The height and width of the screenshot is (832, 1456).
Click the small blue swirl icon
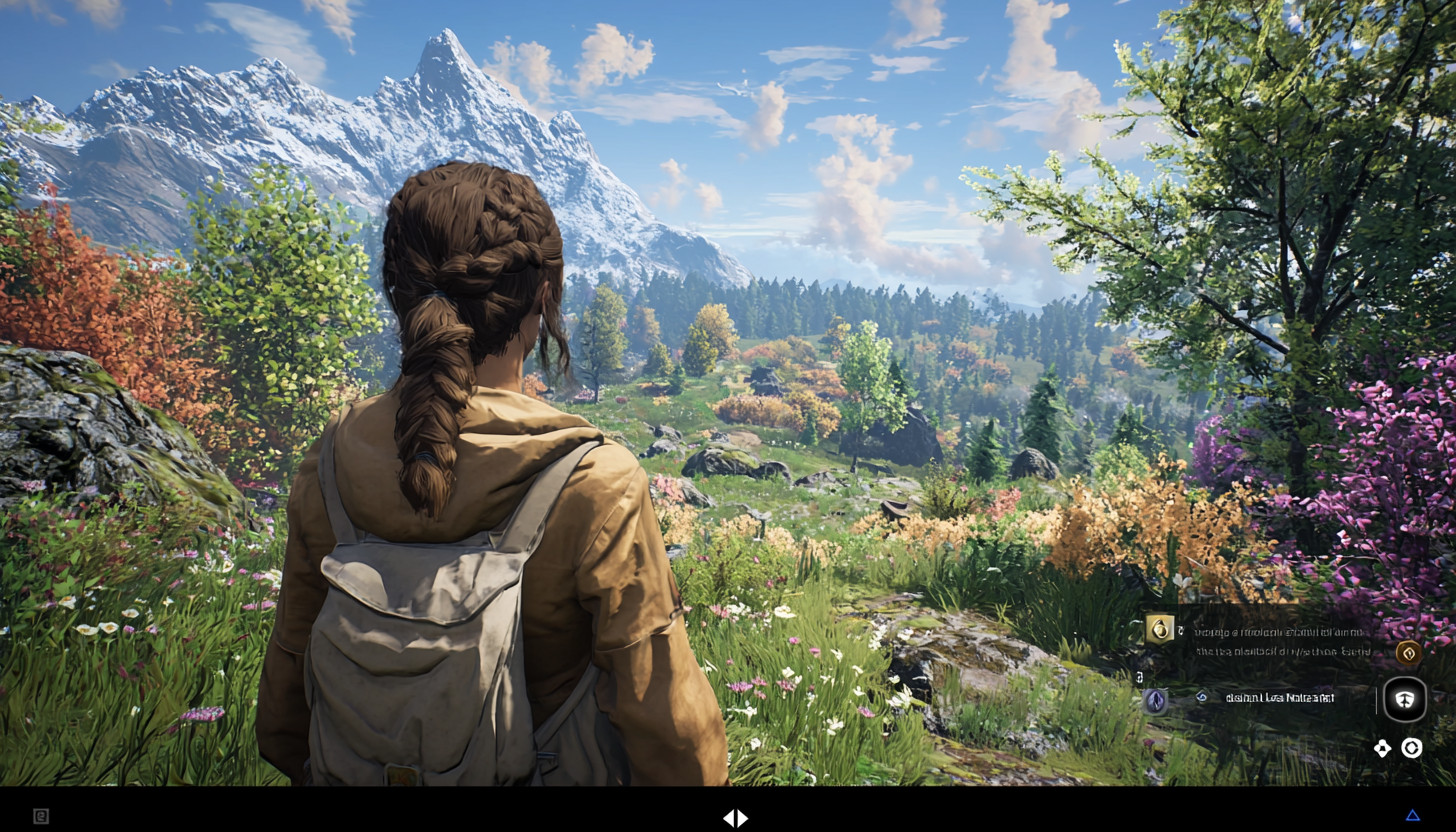click(1202, 698)
